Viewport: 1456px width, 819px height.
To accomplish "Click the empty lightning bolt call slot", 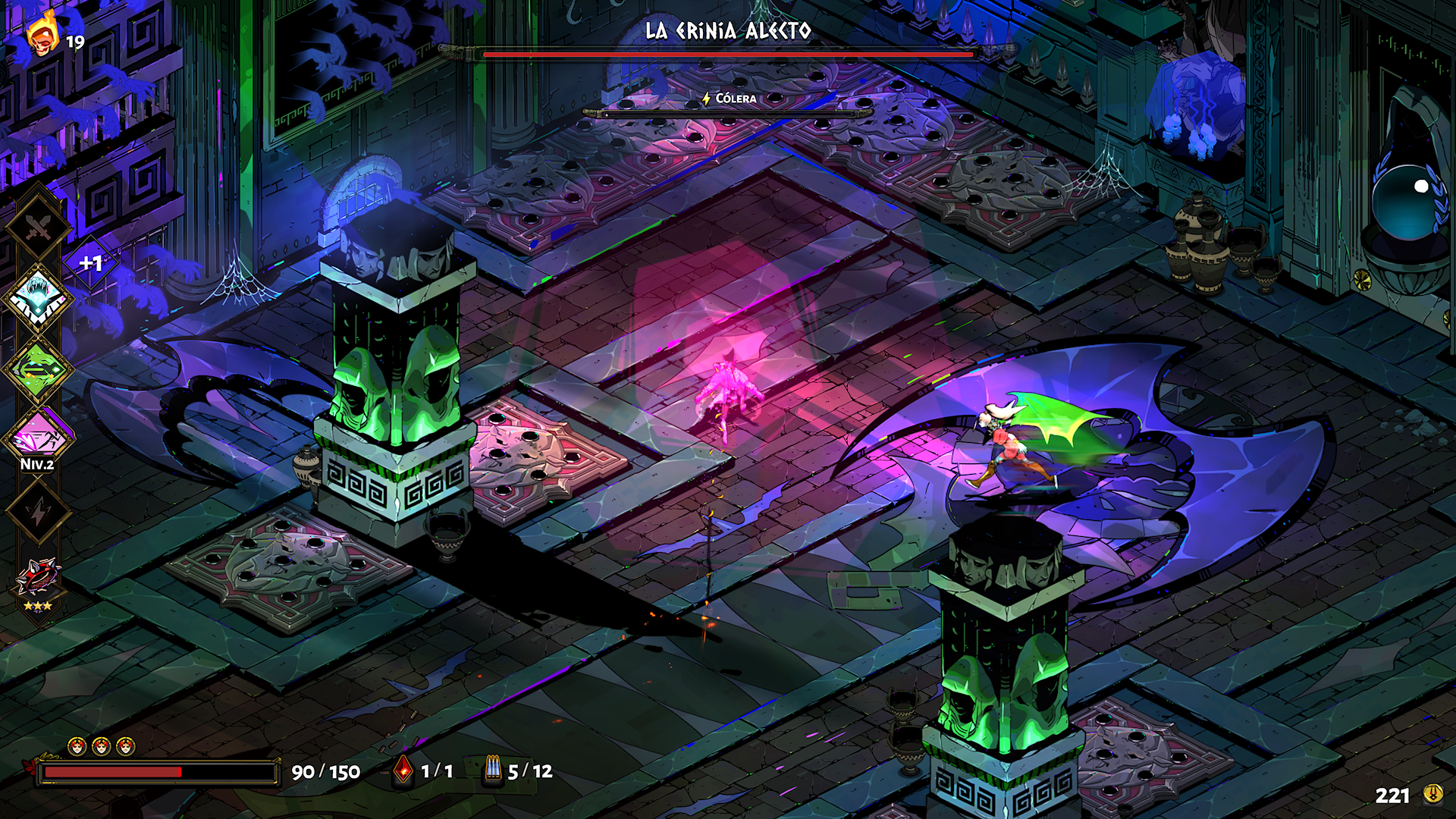I will (38, 512).
